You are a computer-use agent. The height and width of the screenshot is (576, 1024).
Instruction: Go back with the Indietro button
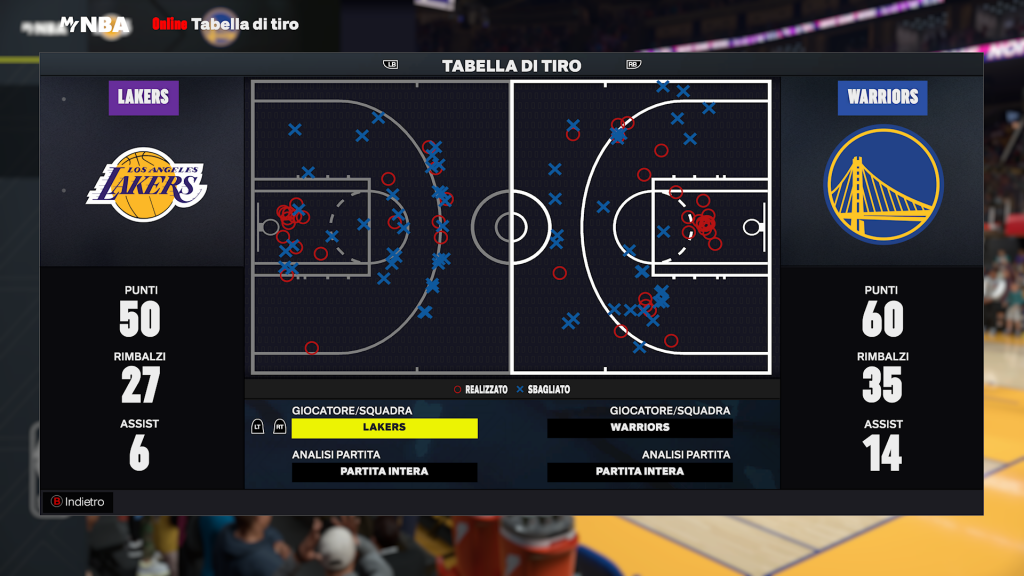point(78,502)
